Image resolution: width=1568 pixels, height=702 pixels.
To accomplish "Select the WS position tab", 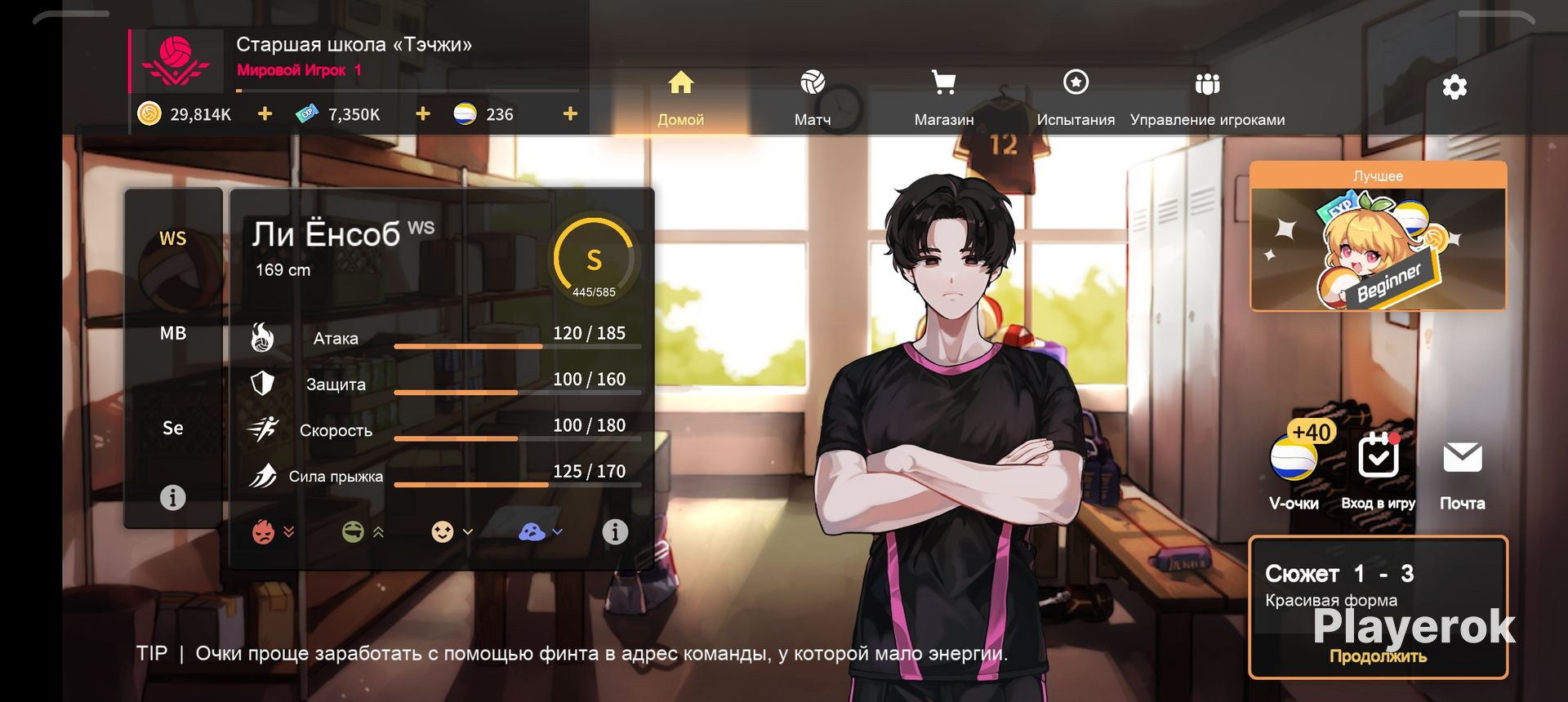I will point(173,238).
